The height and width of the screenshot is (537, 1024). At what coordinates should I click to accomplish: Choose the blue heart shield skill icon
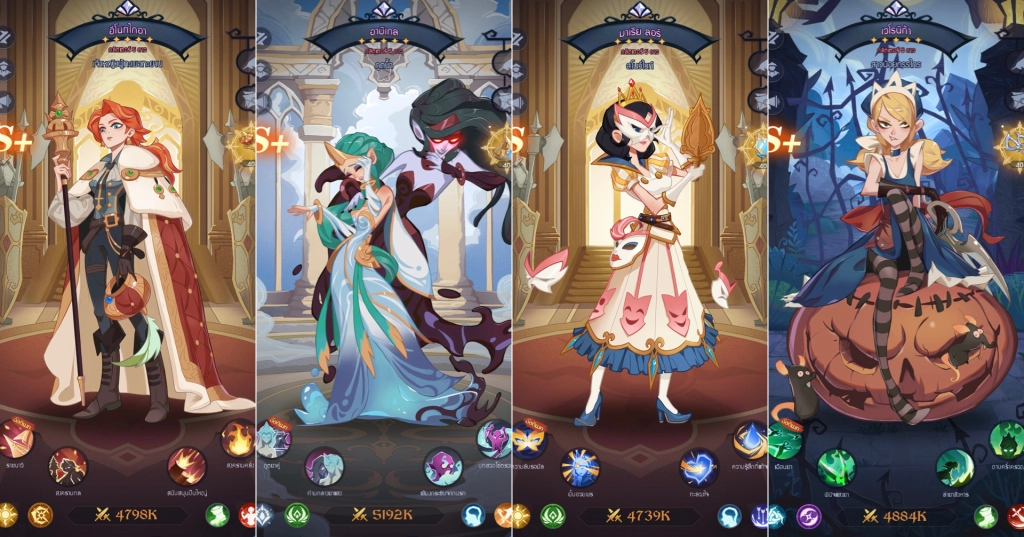point(699,466)
